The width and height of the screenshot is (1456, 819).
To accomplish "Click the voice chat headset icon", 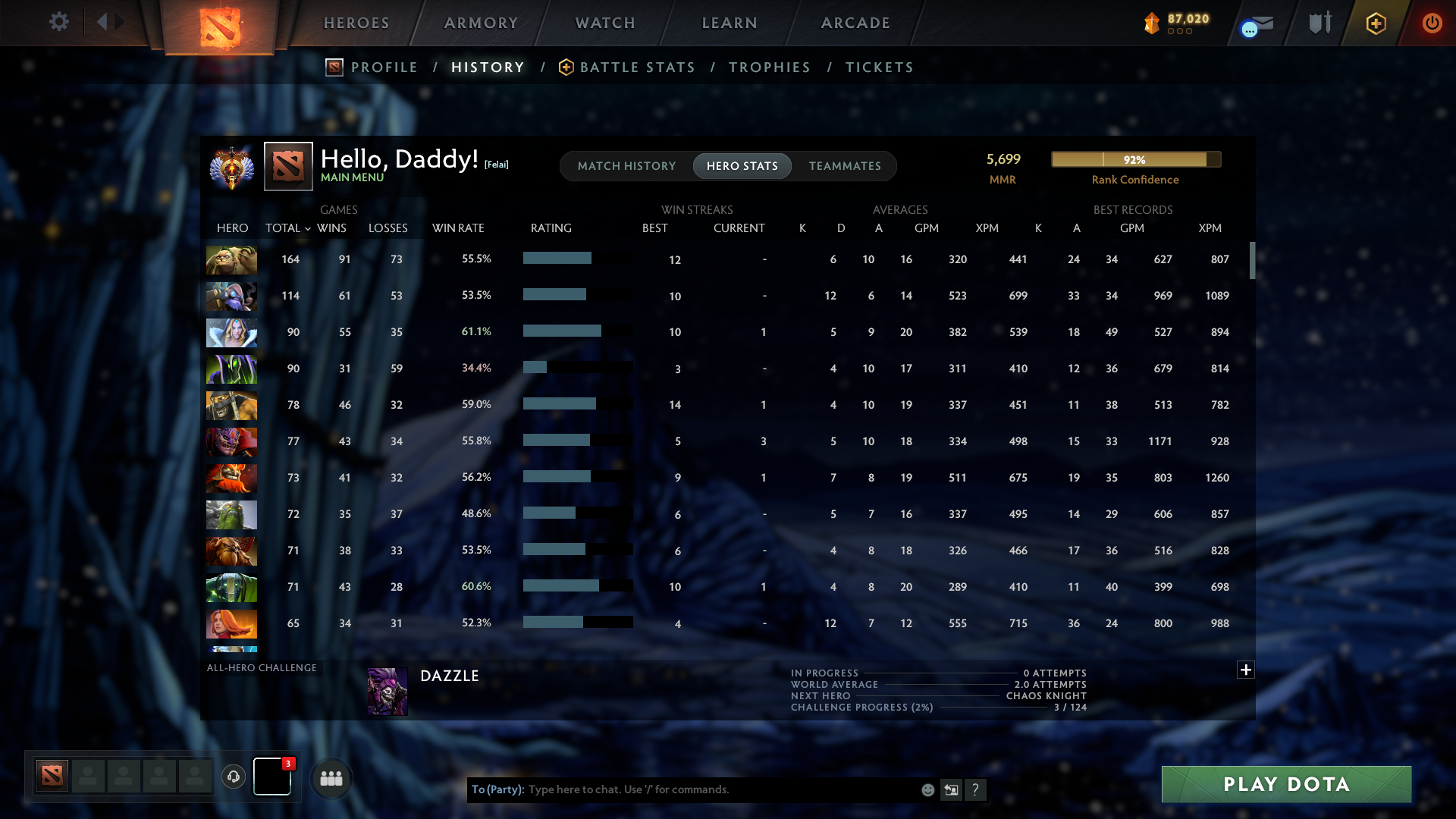I will click(x=233, y=777).
